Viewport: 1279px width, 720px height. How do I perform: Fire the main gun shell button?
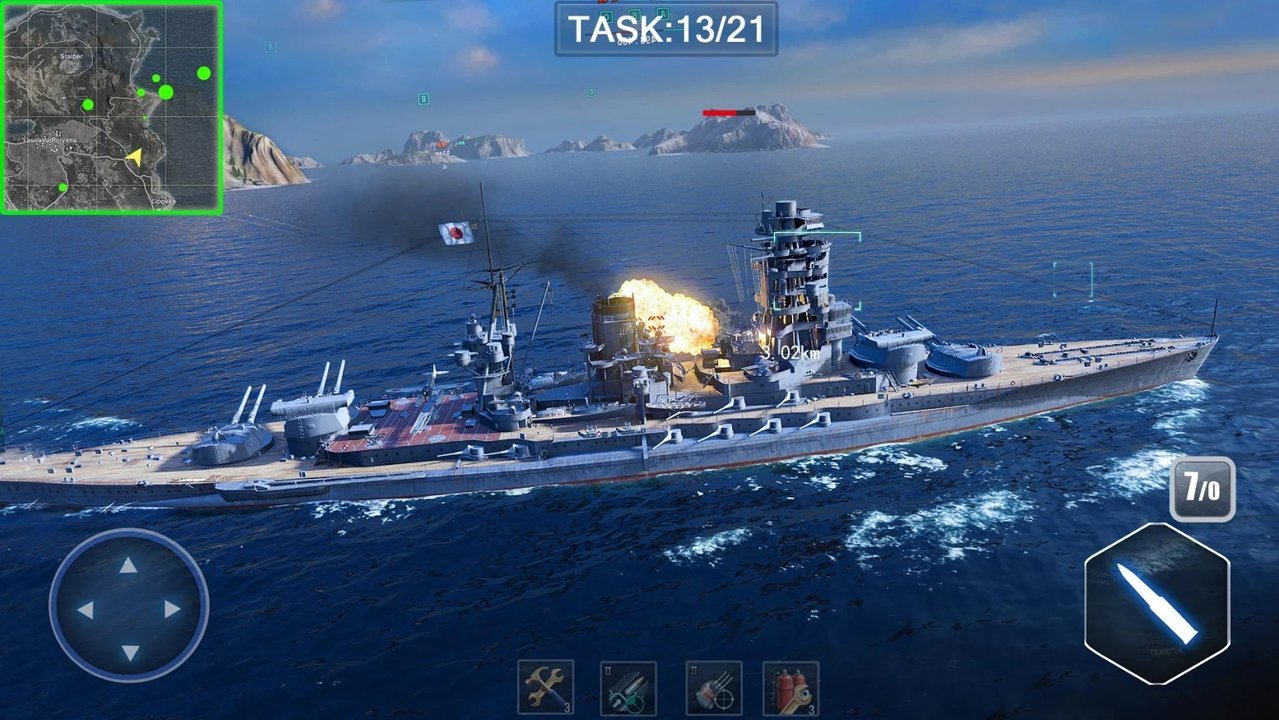click(x=1157, y=603)
